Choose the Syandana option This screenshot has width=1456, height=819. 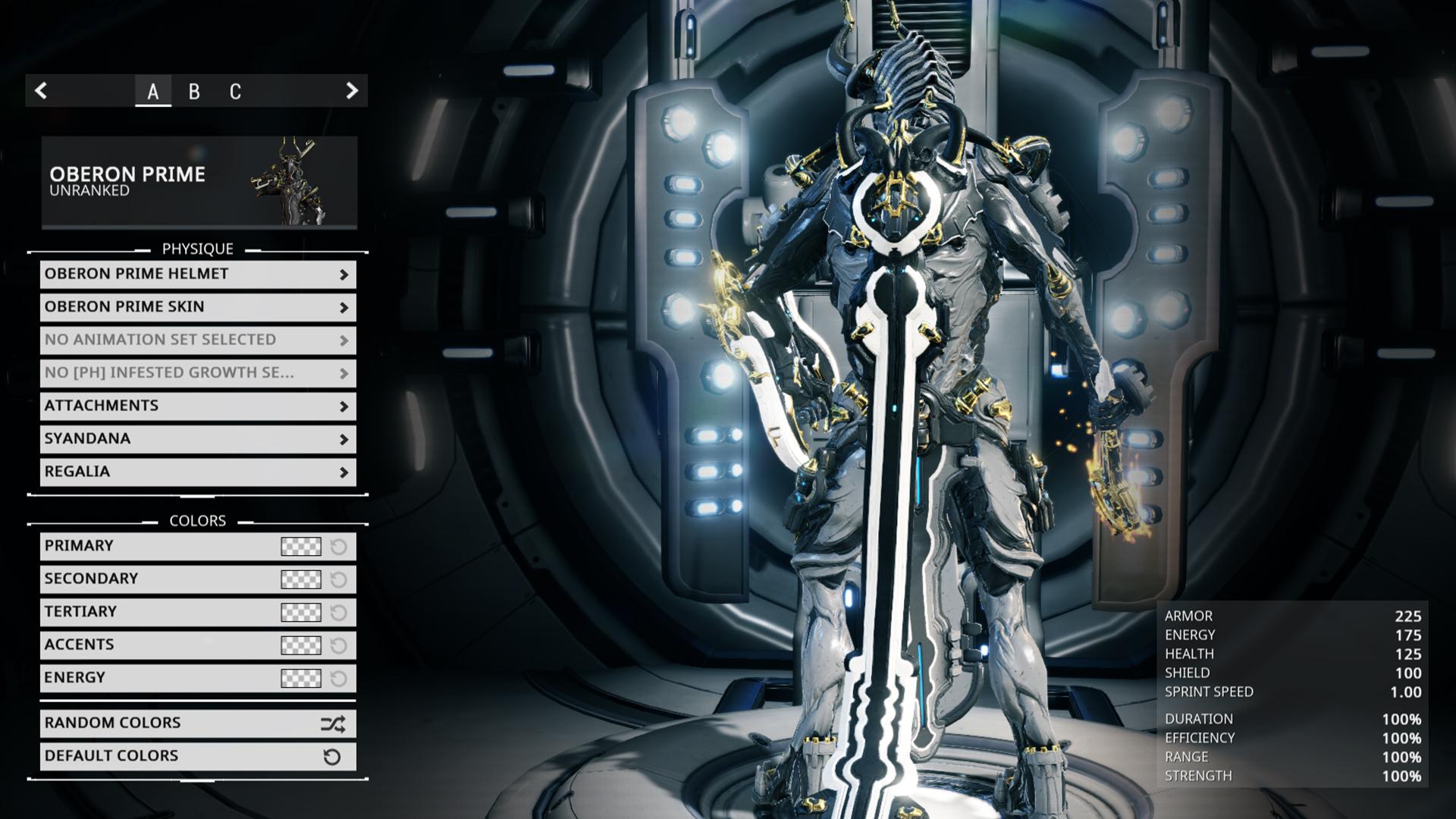(198, 439)
